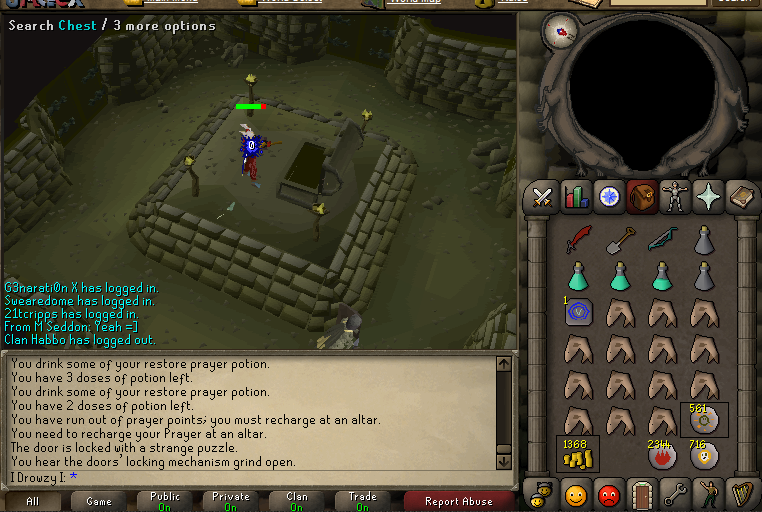Open the Combat Options tab
Screen dimensions: 762x512
click(543, 197)
